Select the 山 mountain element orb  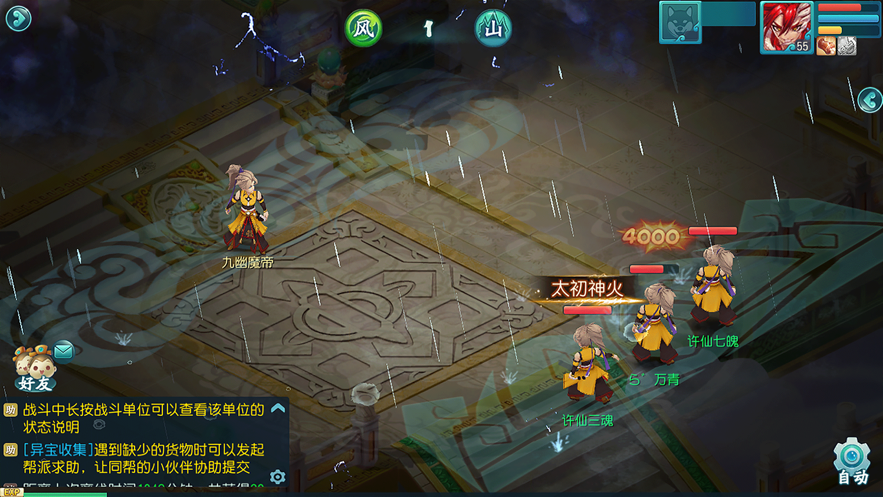(x=492, y=28)
